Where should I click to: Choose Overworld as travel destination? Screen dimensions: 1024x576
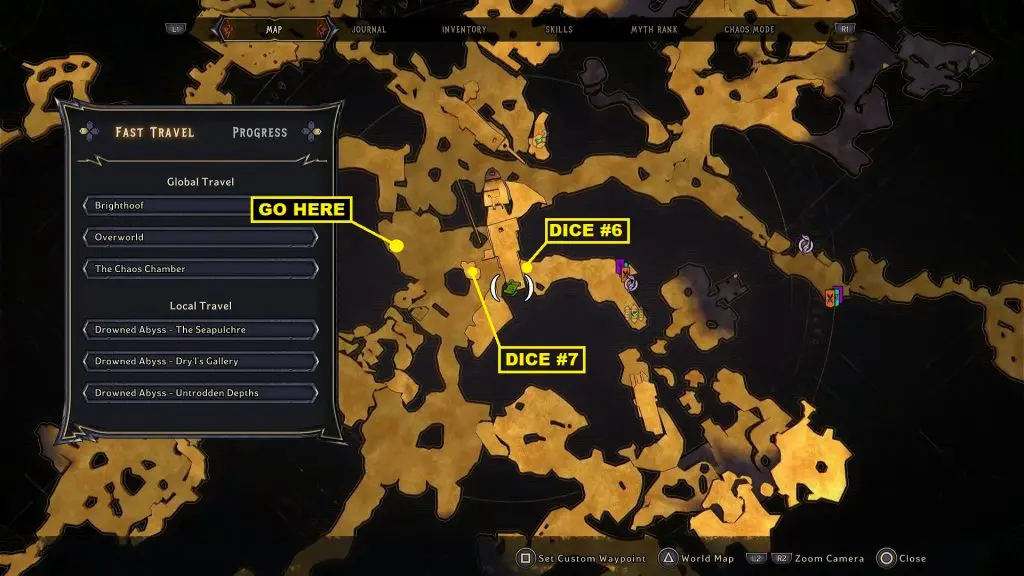(x=201, y=238)
